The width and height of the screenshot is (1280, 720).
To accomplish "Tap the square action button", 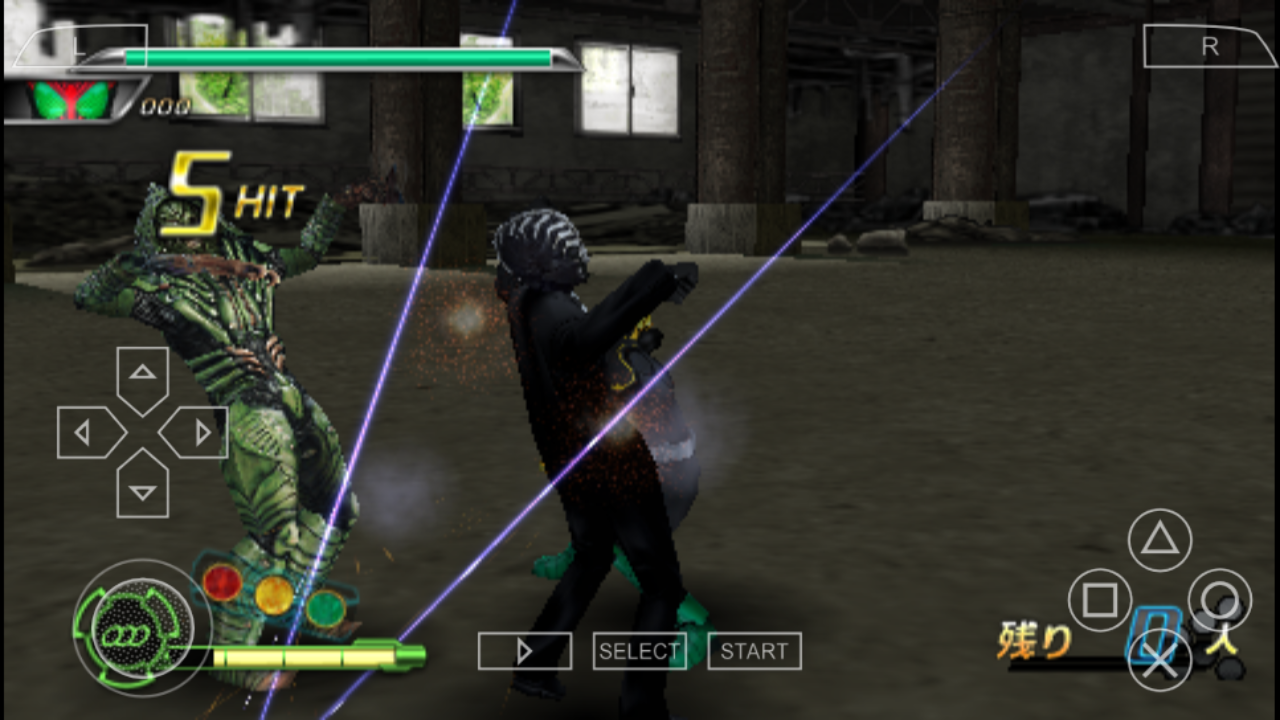I will pos(1099,600).
